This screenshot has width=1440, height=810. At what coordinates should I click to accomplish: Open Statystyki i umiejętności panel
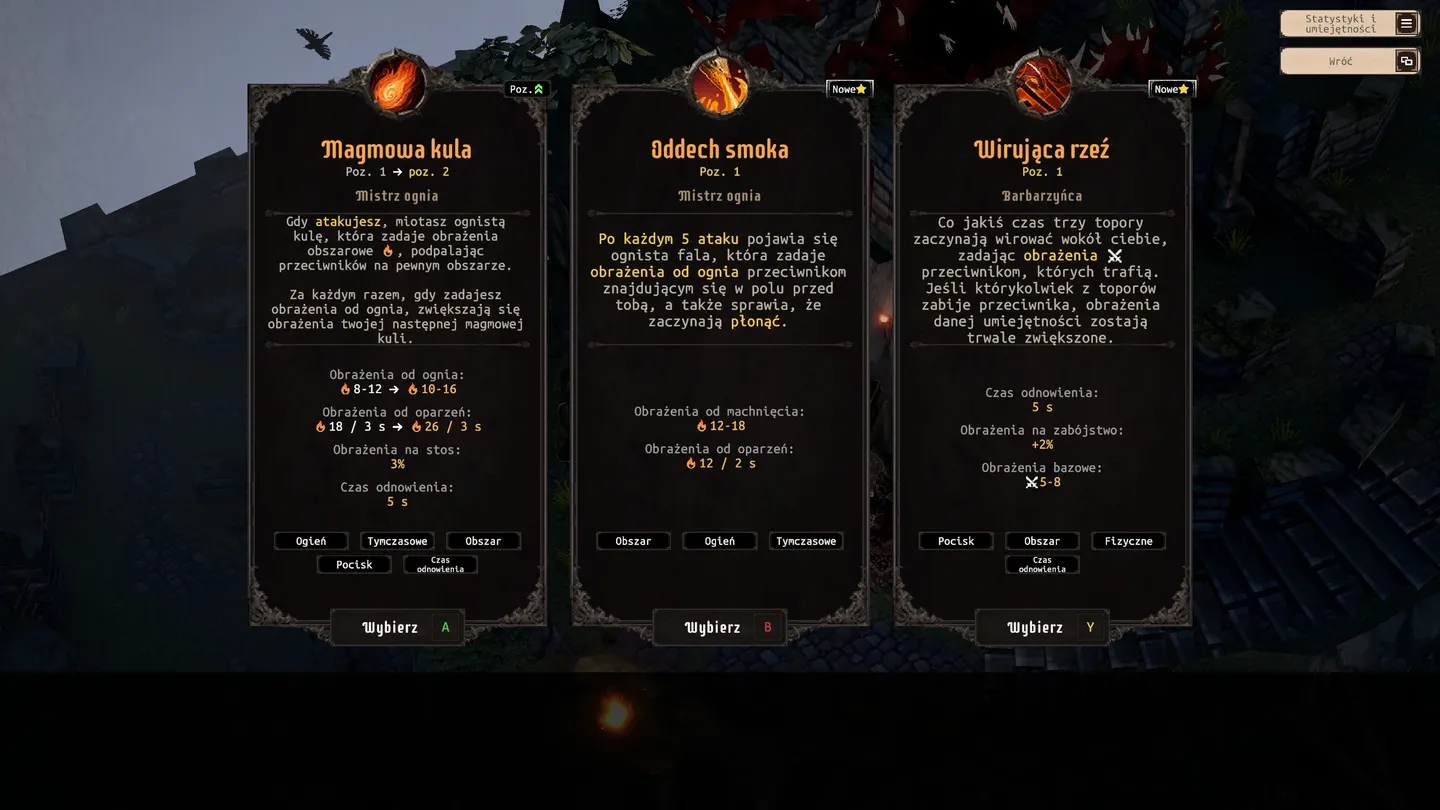[x=1349, y=24]
